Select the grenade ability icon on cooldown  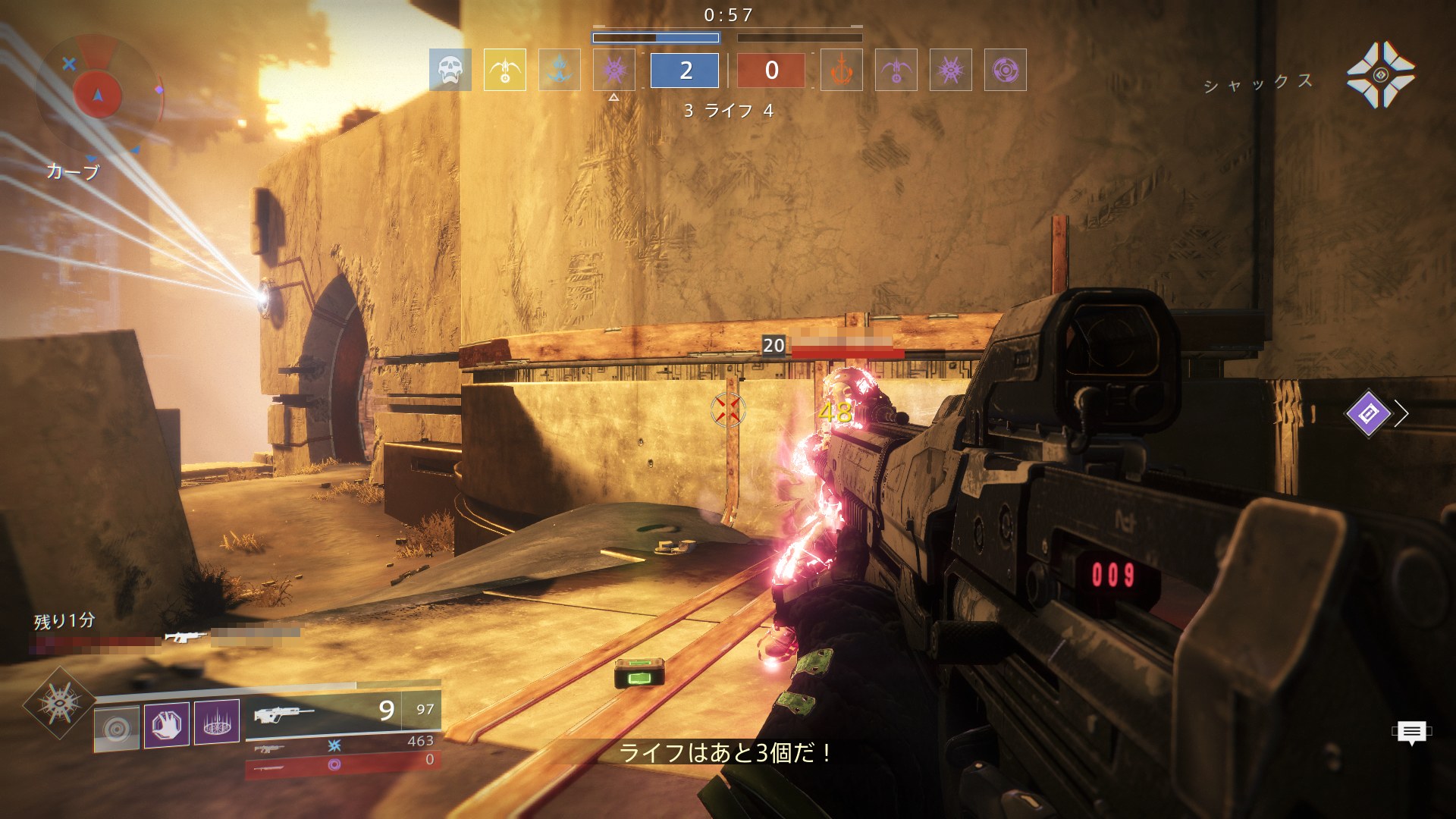[117, 728]
